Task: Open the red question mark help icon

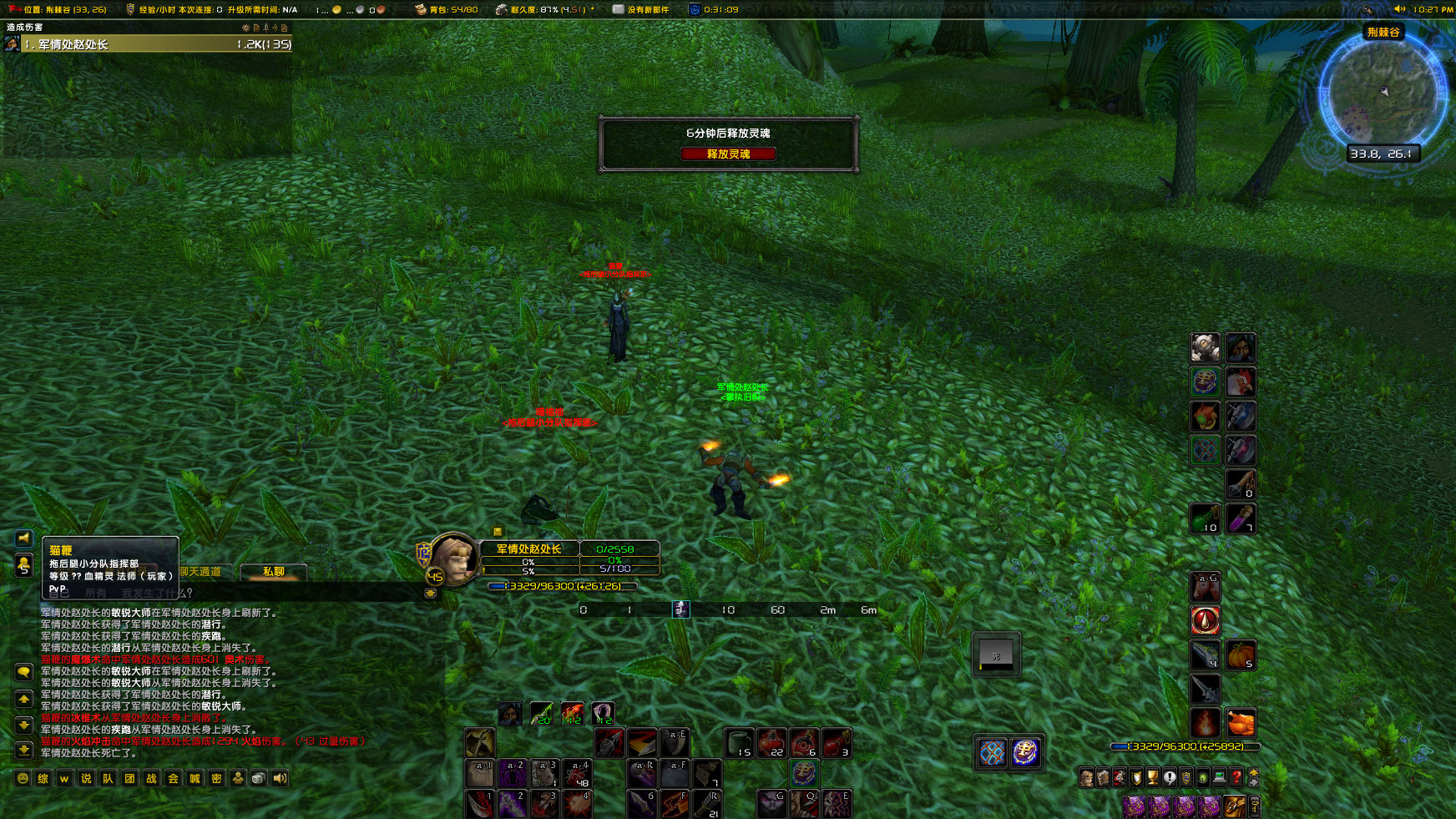Action: pyautogui.click(x=1236, y=778)
